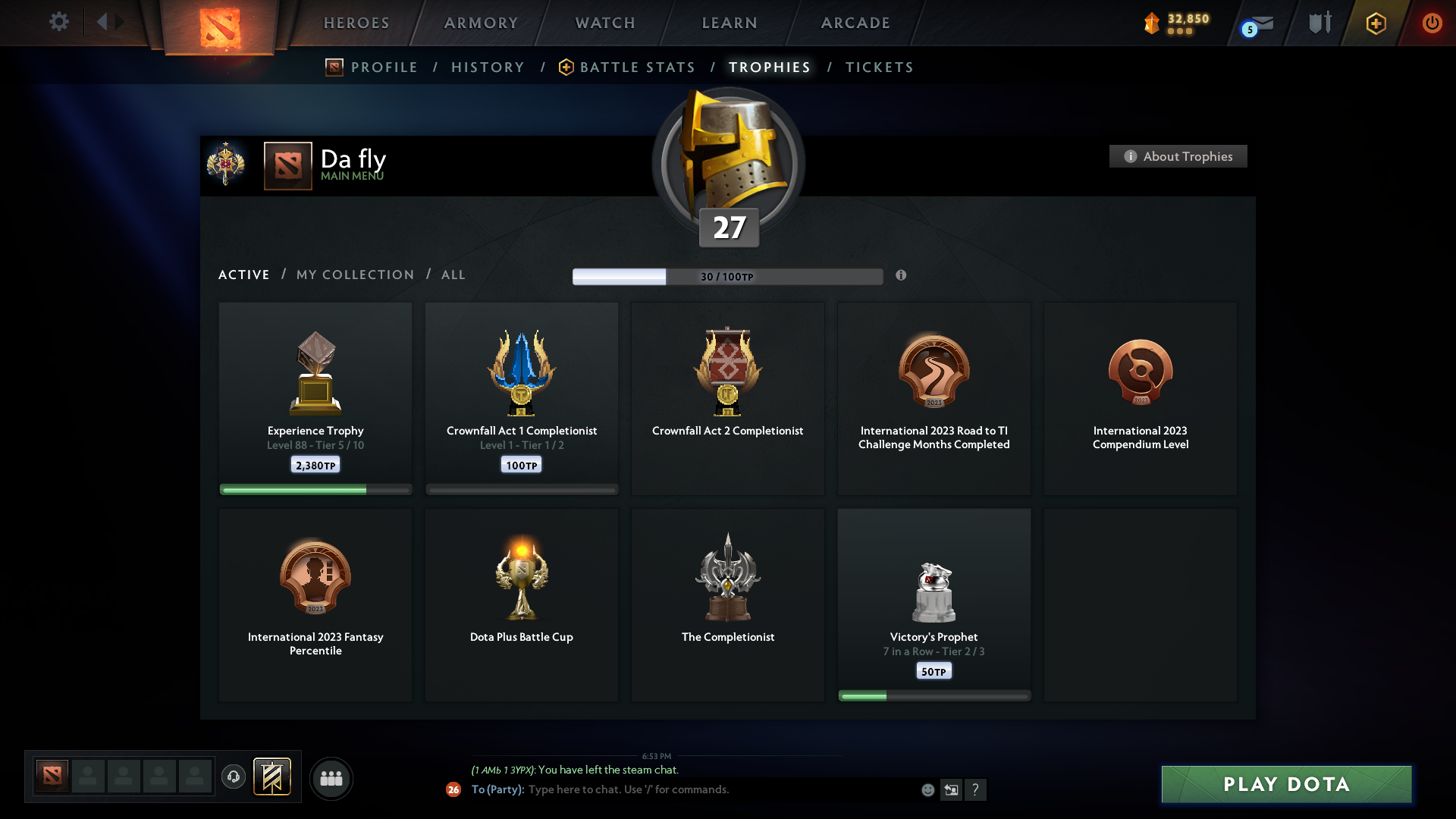Click the 30/100 TP progress bar
Image resolution: width=1456 pixels, height=819 pixels.
pyautogui.click(x=728, y=276)
